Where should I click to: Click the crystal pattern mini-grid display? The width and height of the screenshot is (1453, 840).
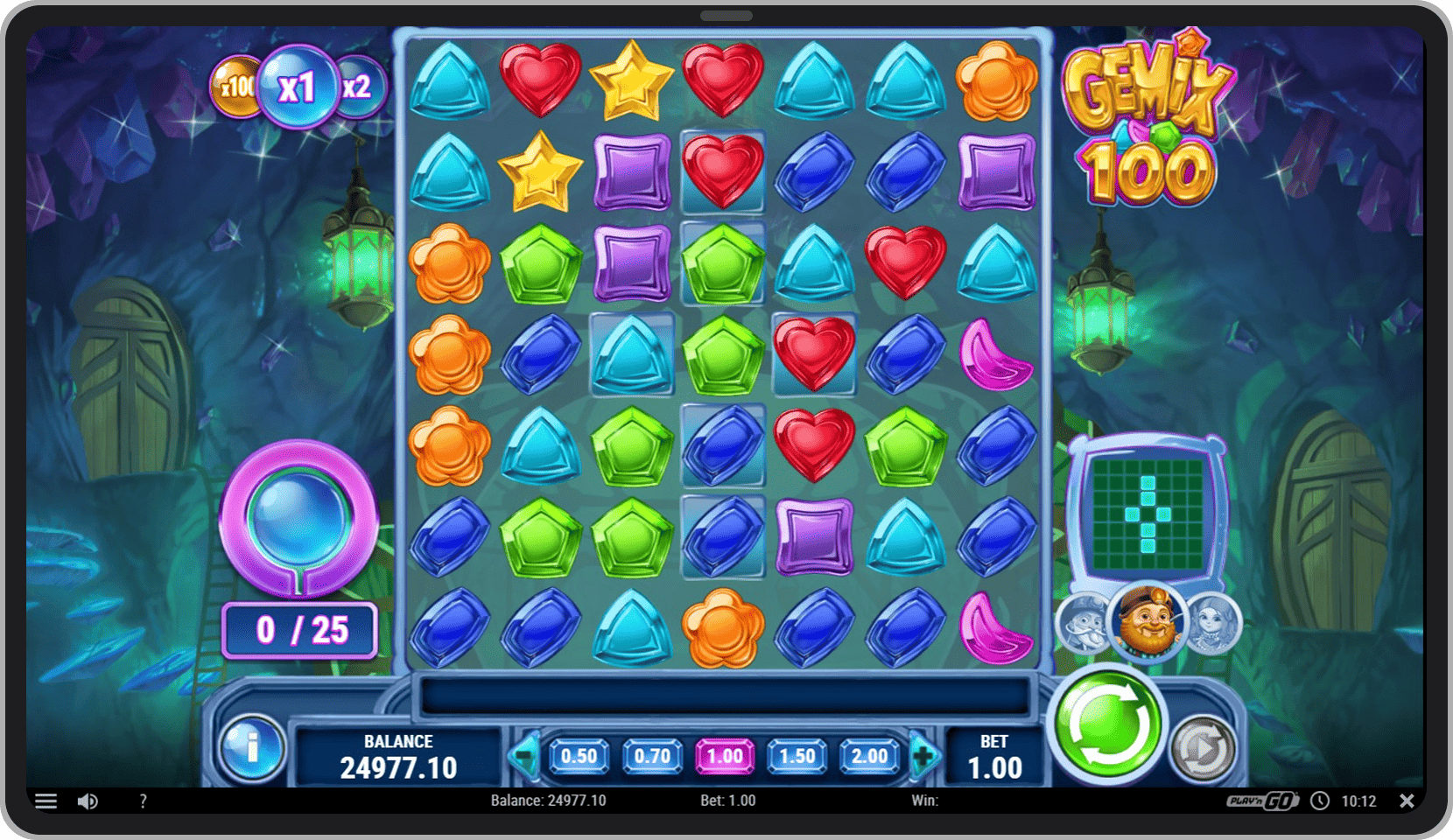pyautogui.click(x=1148, y=514)
